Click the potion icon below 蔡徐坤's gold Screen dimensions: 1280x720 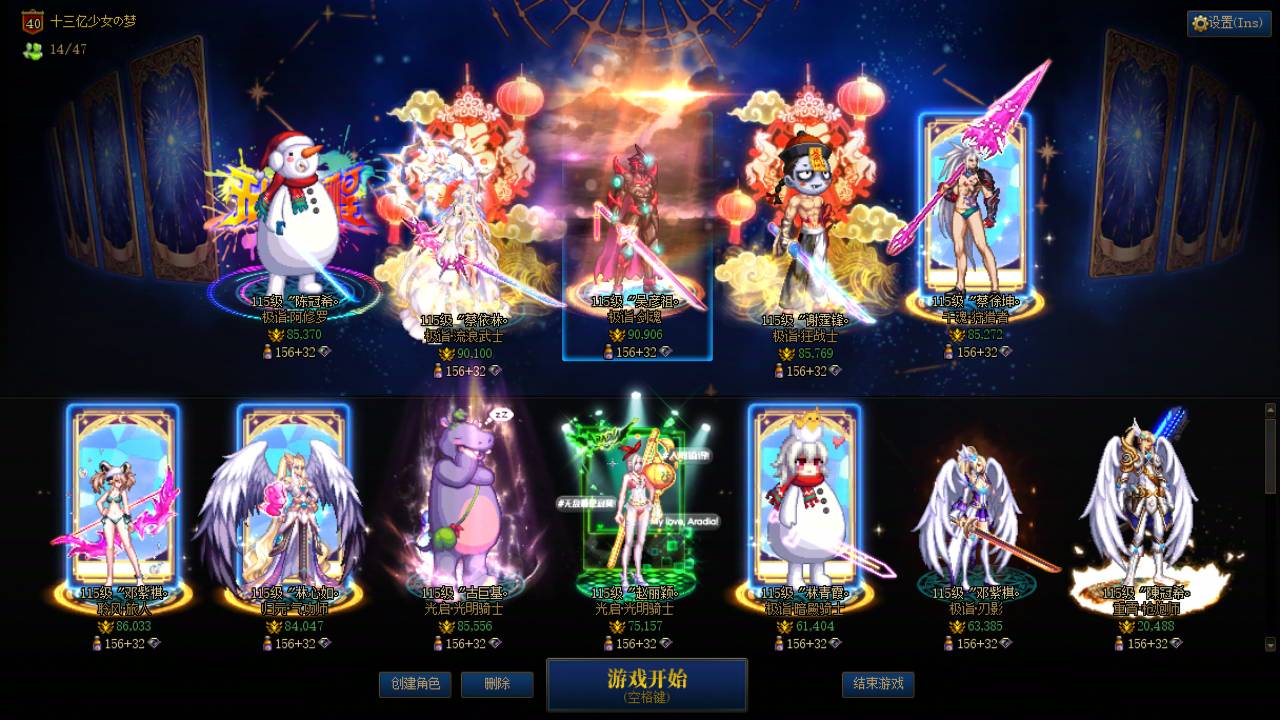pyautogui.click(x=947, y=352)
